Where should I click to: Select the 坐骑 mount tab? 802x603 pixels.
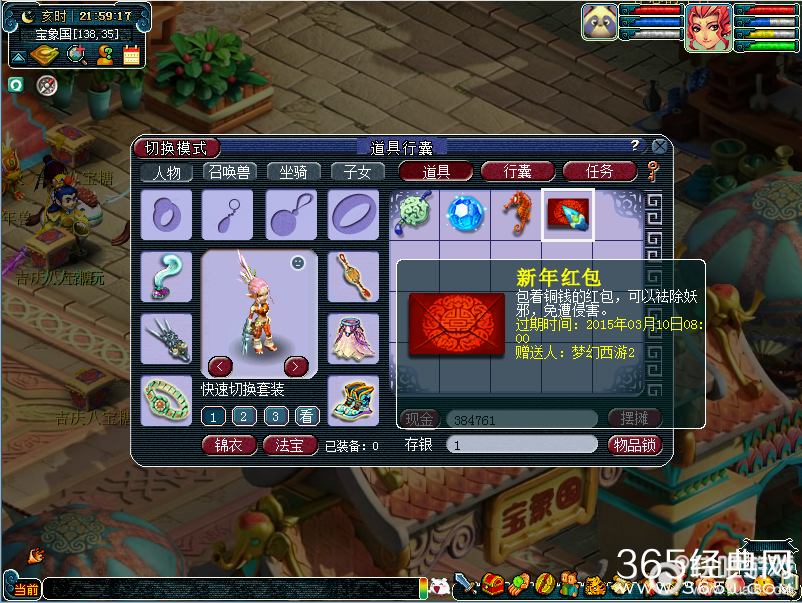pyautogui.click(x=293, y=172)
